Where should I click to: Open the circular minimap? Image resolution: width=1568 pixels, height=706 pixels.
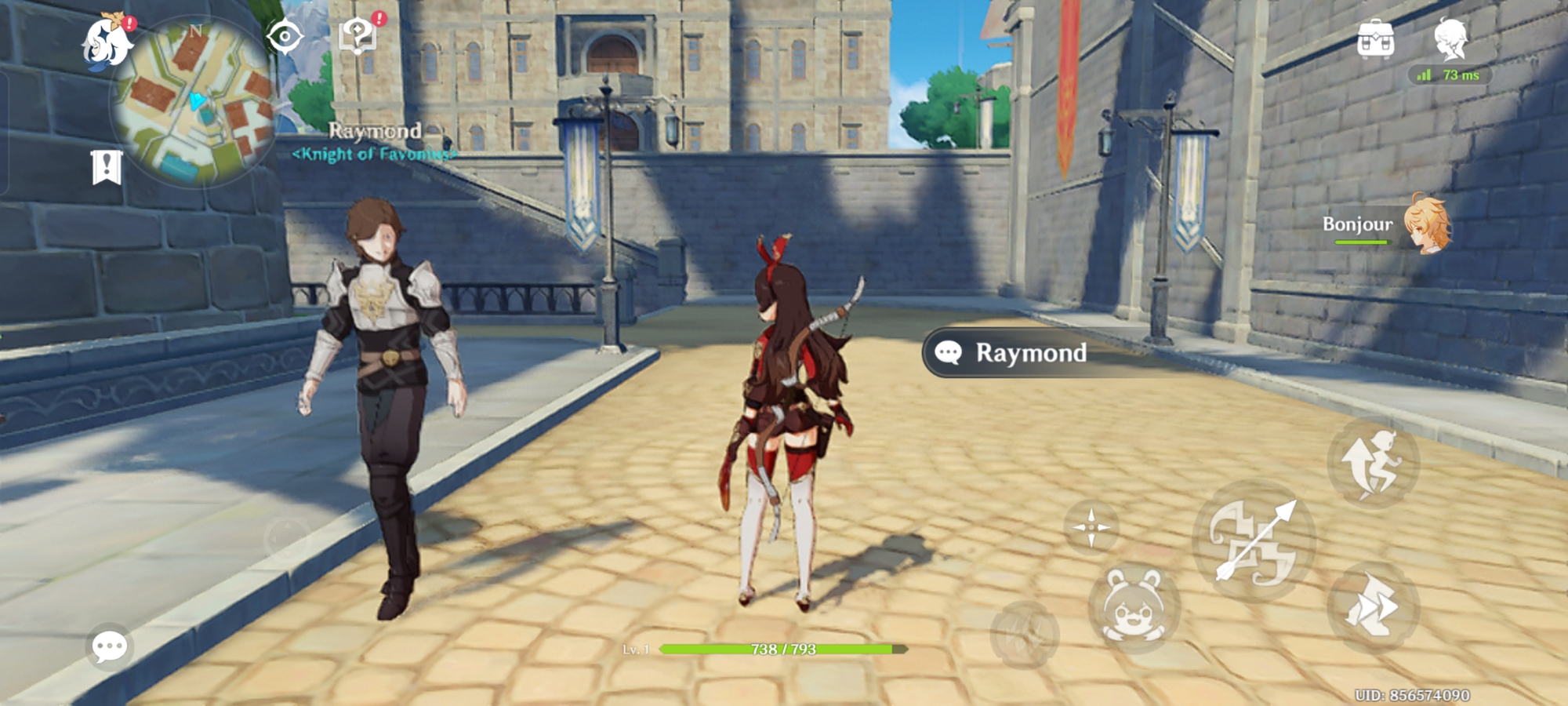(194, 102)
